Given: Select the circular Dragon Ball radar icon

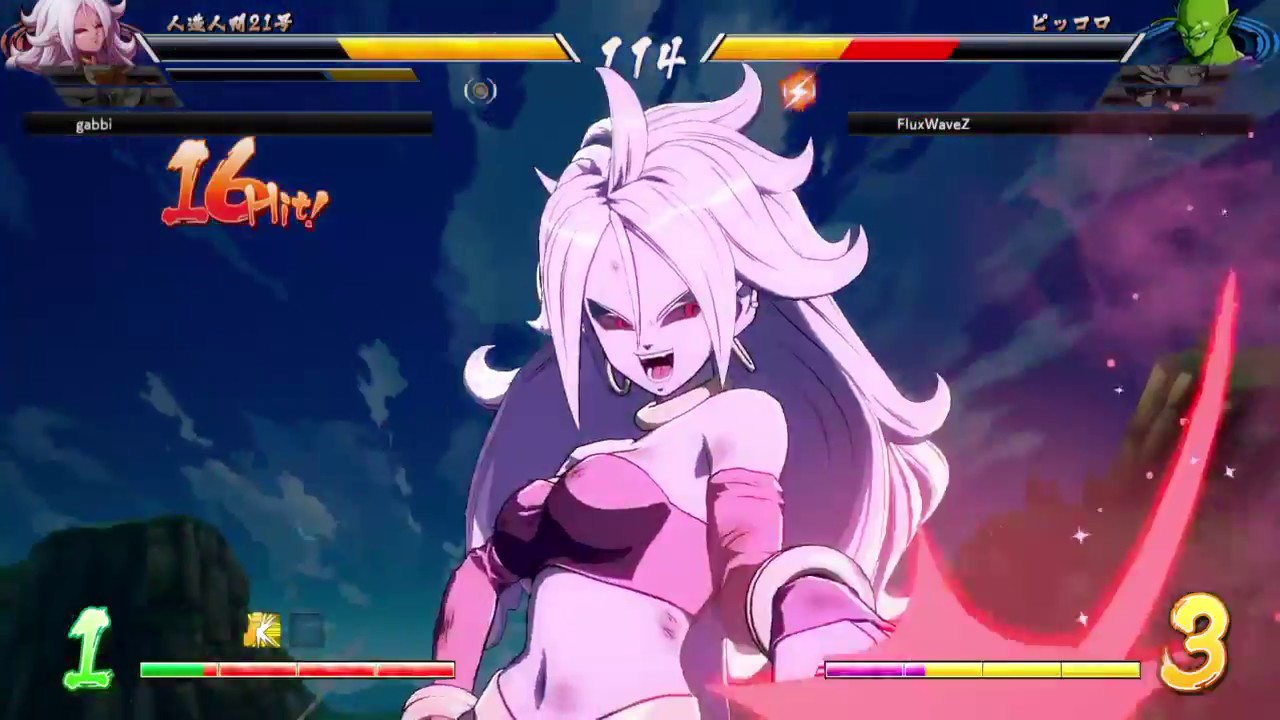Looking at the screenshot, I should (479, 91).
